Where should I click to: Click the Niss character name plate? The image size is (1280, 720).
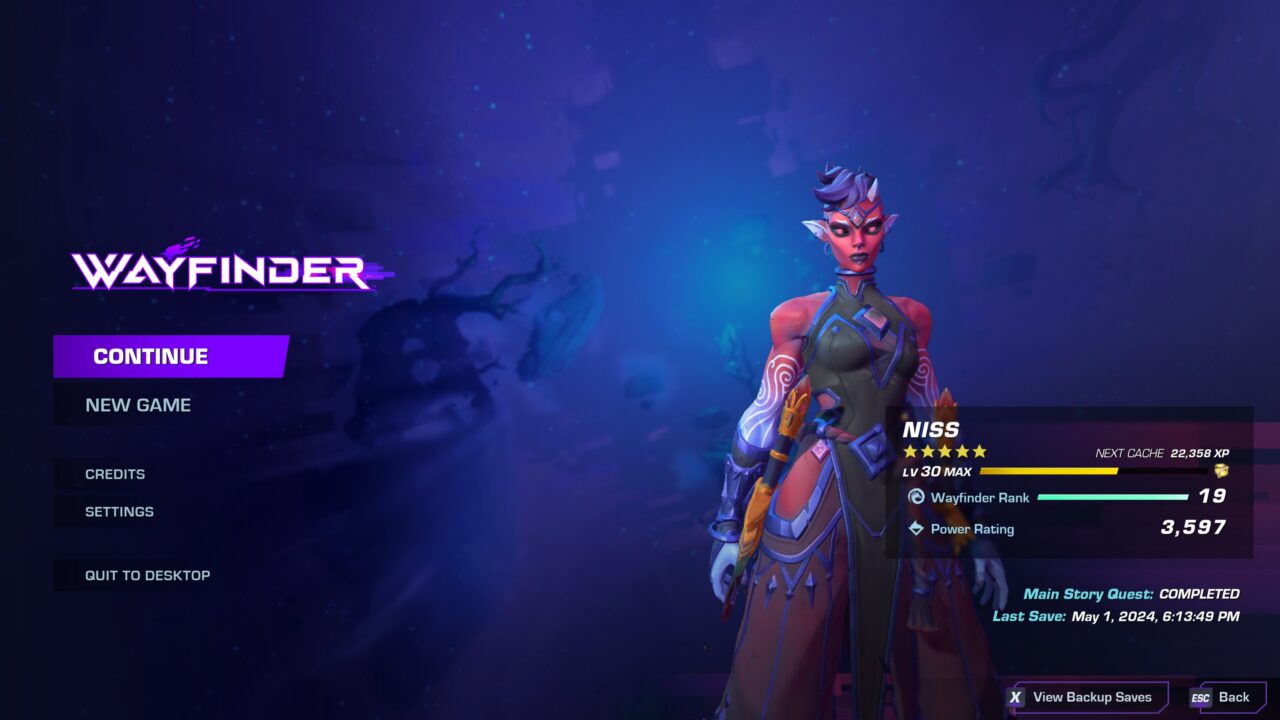(x=929, y=430)
